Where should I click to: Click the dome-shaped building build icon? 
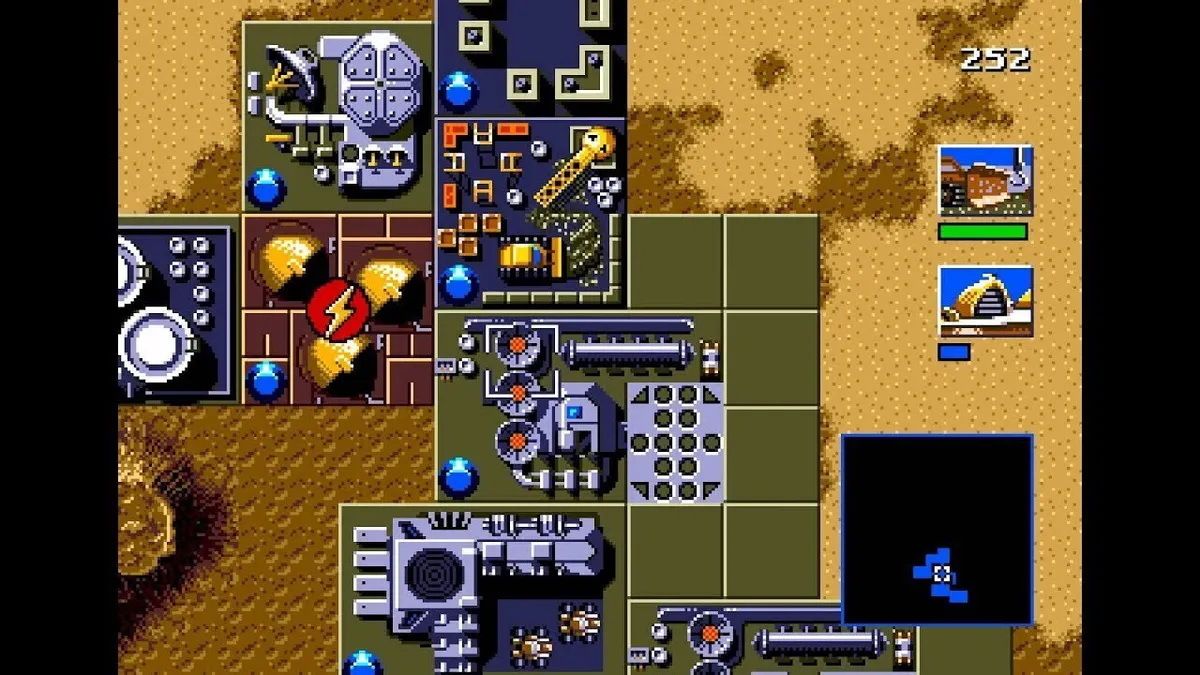coord(985,301)
